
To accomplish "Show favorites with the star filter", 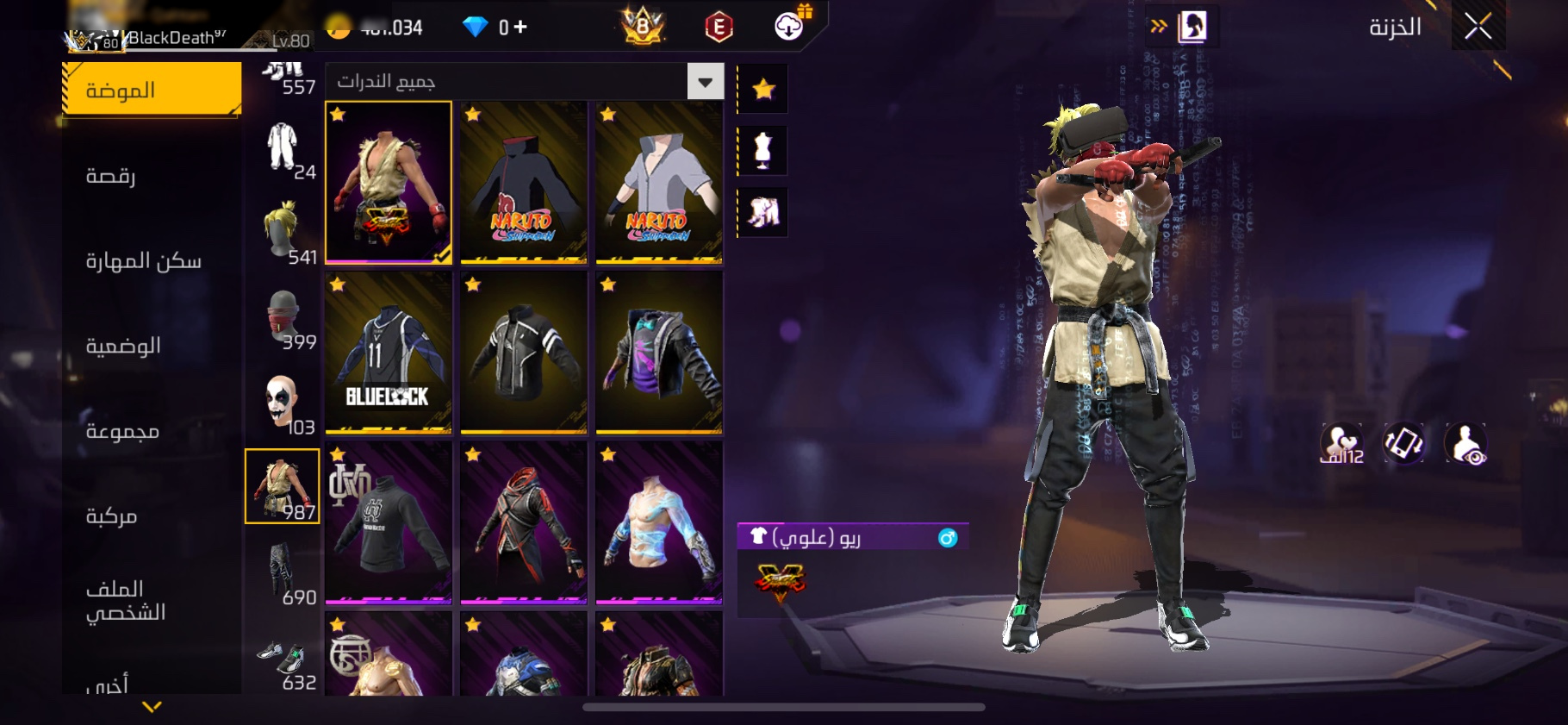I will (763, 89).
